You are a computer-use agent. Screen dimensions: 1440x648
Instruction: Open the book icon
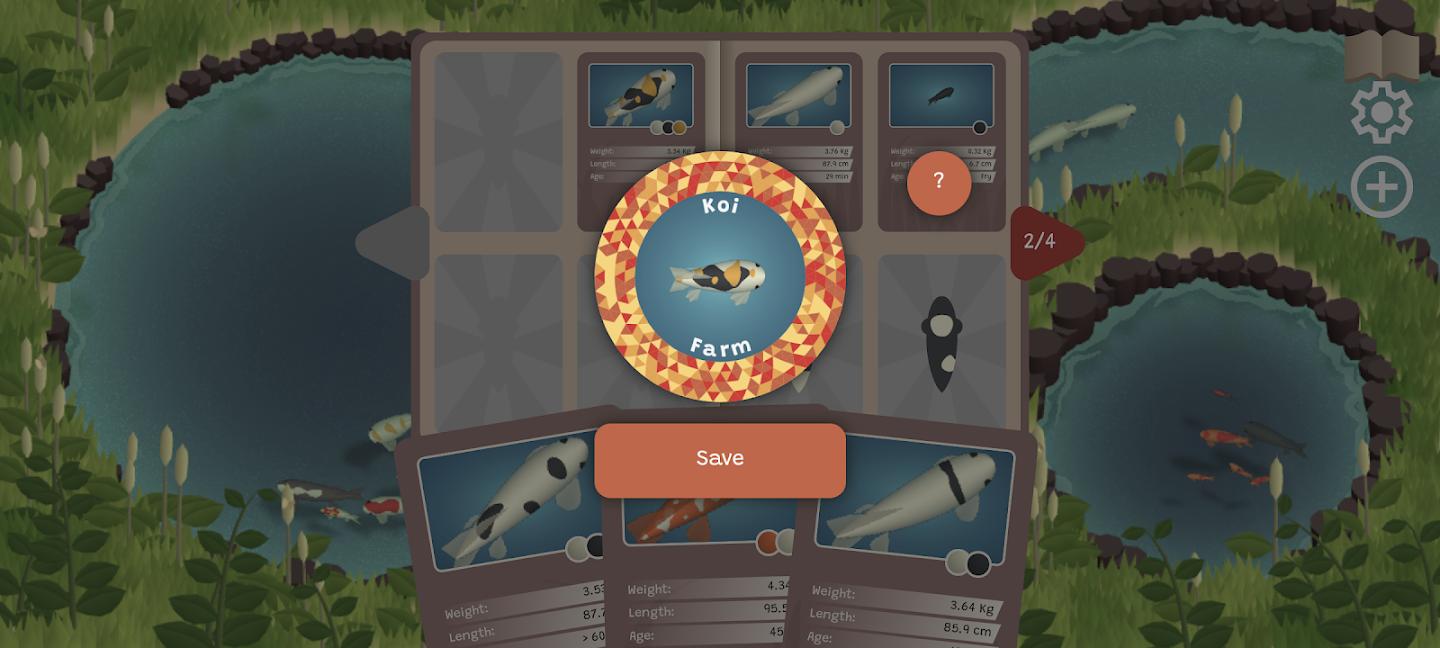(x=1381, y=55)
